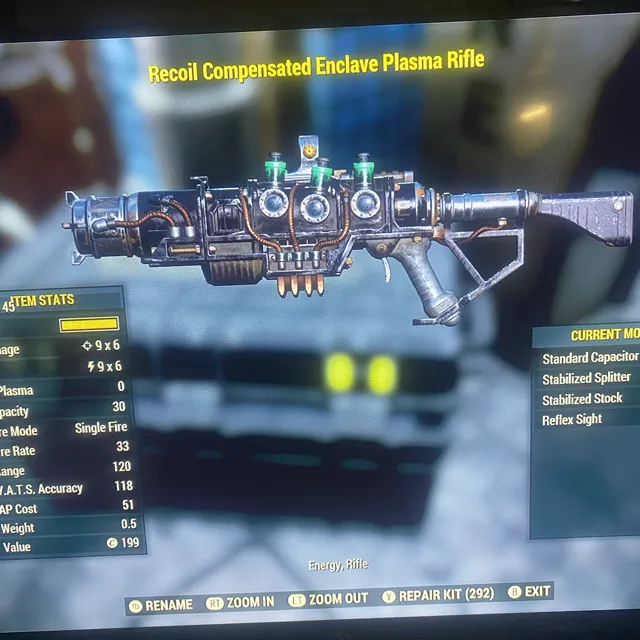Exit the weapon inspect screen
The image size is (640, 640).
(x=530, y=591)
